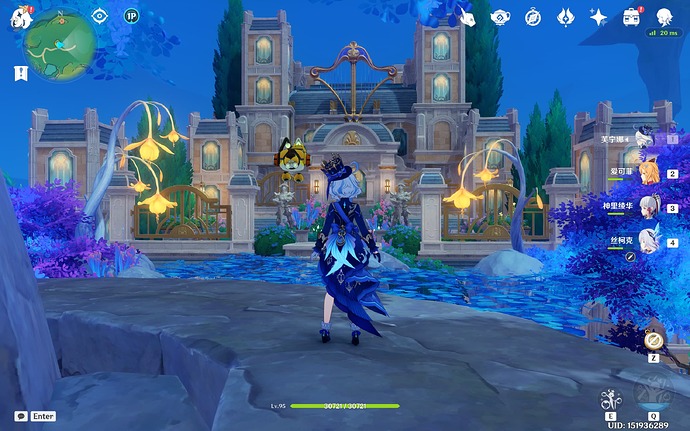
Task: Toggle the eye-shaped elemental sight icon
Action: pyautogui.click(x=99, y=15)
